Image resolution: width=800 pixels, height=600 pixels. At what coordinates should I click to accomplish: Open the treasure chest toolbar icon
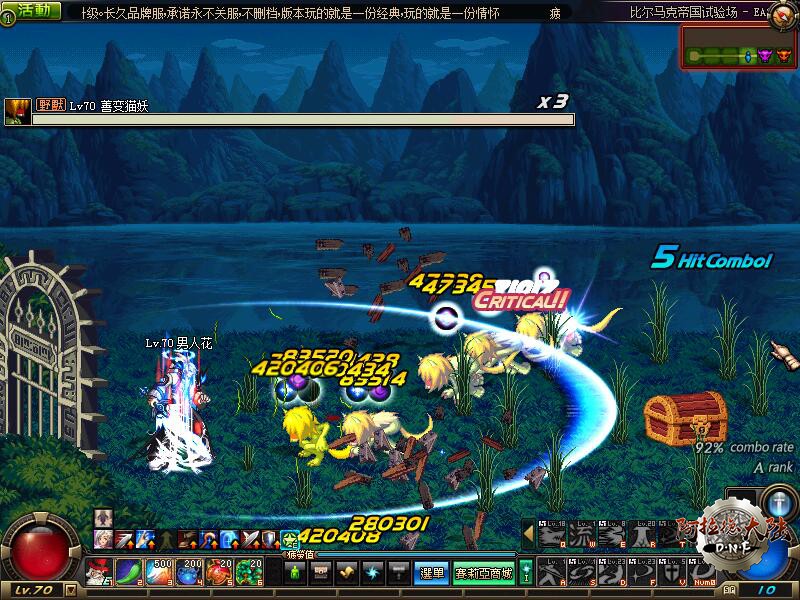click(x=321, y=573)
